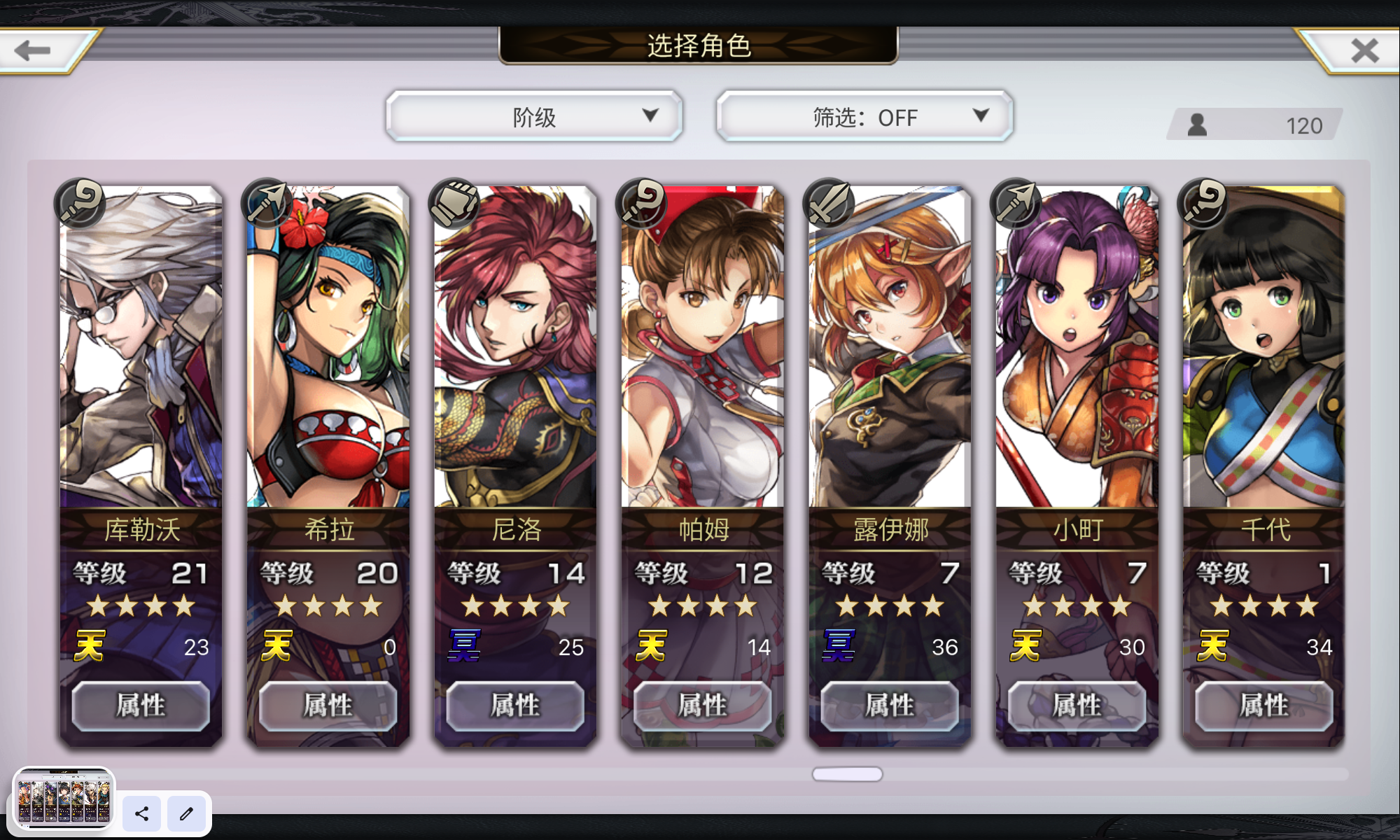View 尼洛's 属性 attributes
Screen dimensions: 1400x840
514,706
